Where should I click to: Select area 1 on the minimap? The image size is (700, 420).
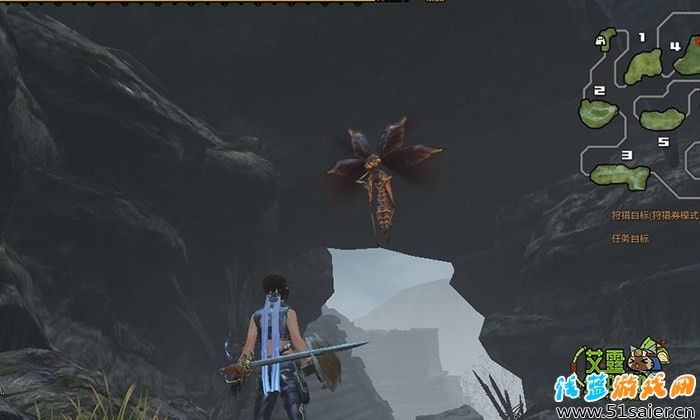tap(643, 66)
